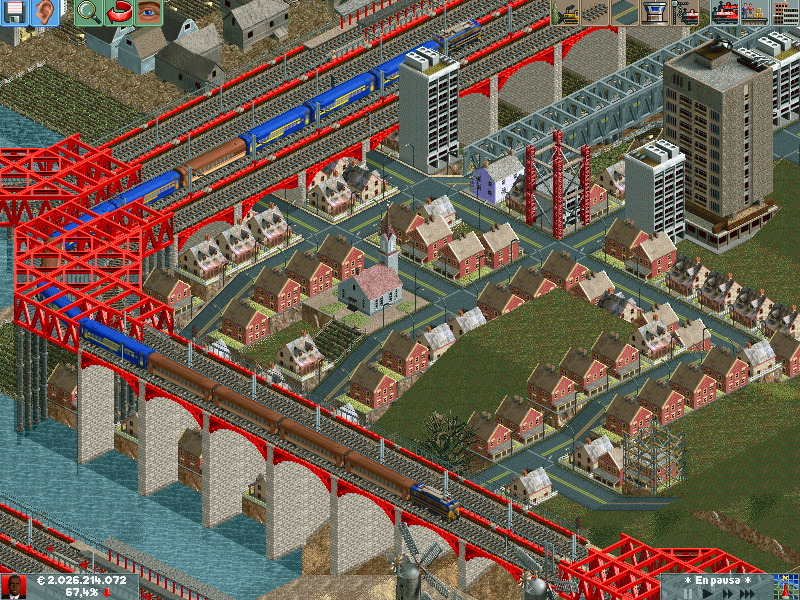Open the stations list with waiting passengers
The image size is (800, 600).
click(x=753, y=13)
